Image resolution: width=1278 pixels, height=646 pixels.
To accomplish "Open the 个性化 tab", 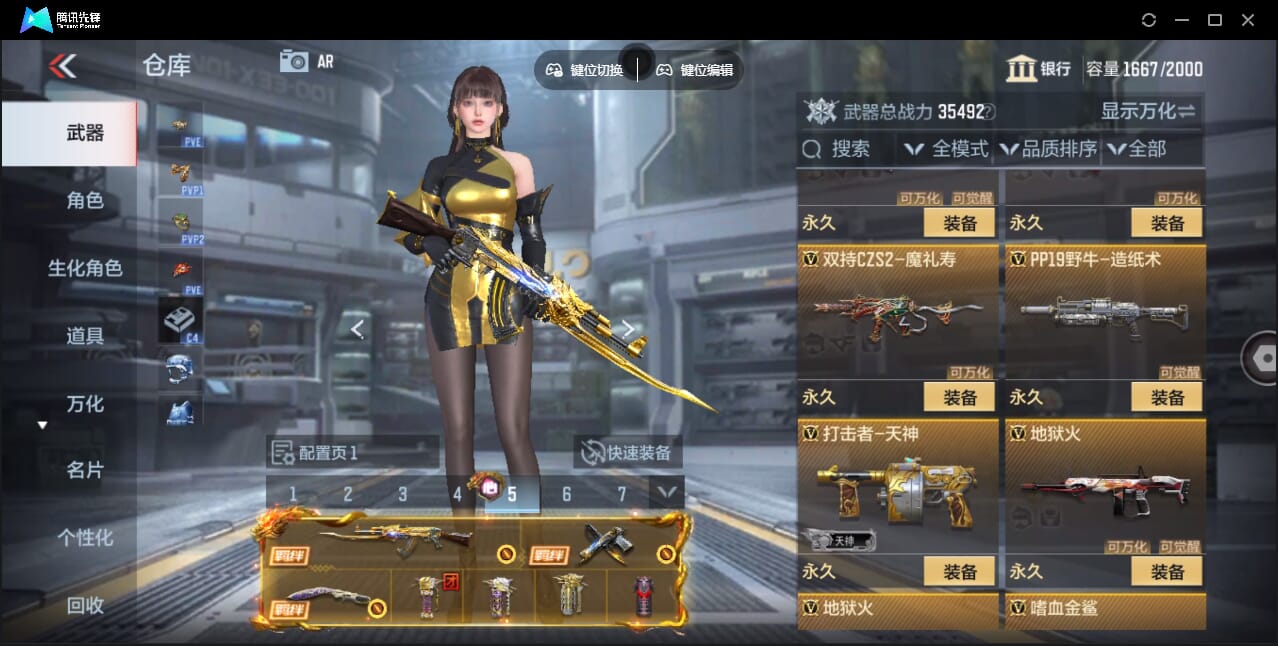I will [x=85, y=537].
